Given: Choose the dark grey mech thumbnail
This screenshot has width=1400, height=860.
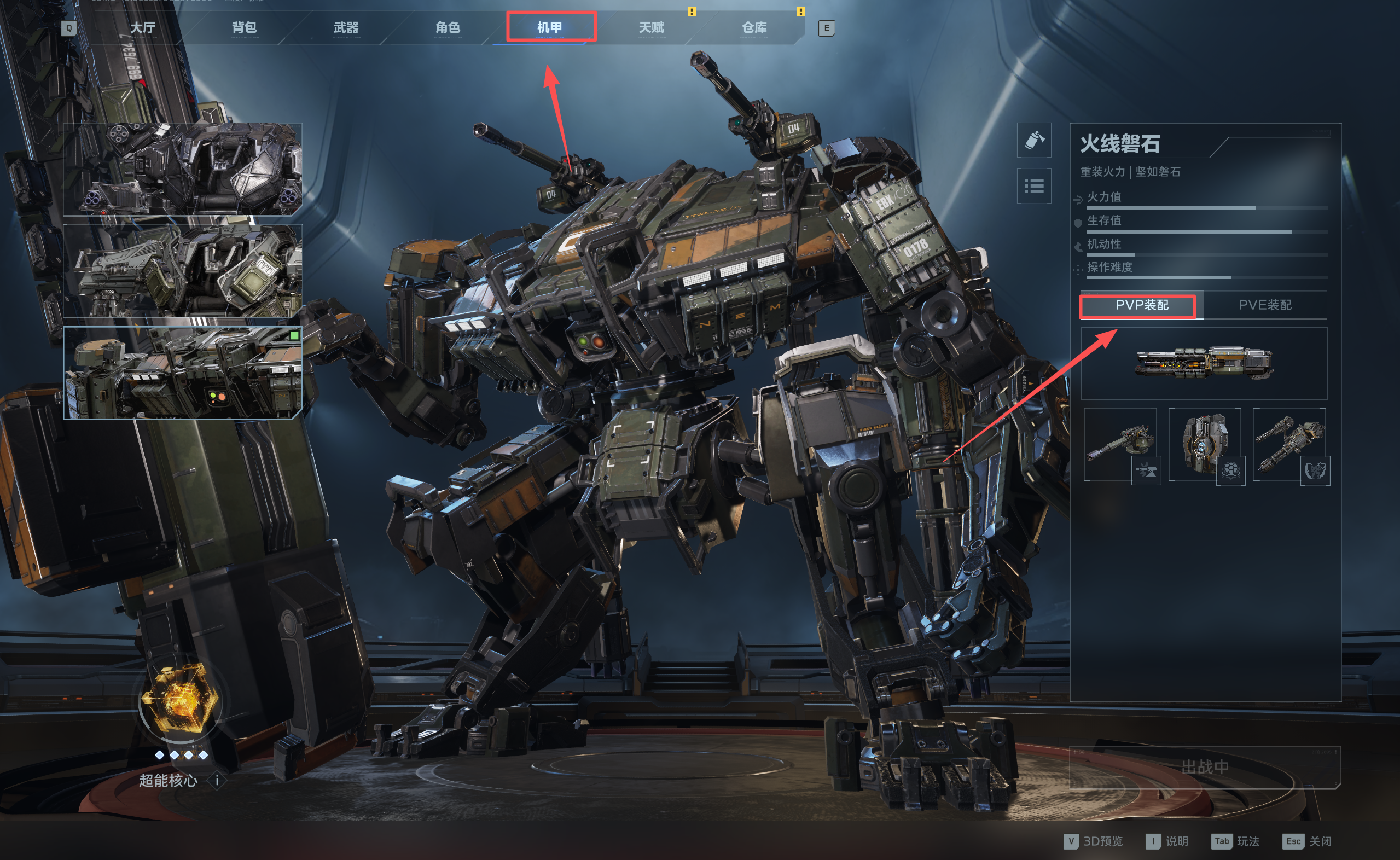Looking at the screenshot, I should (x=182, y=169).
